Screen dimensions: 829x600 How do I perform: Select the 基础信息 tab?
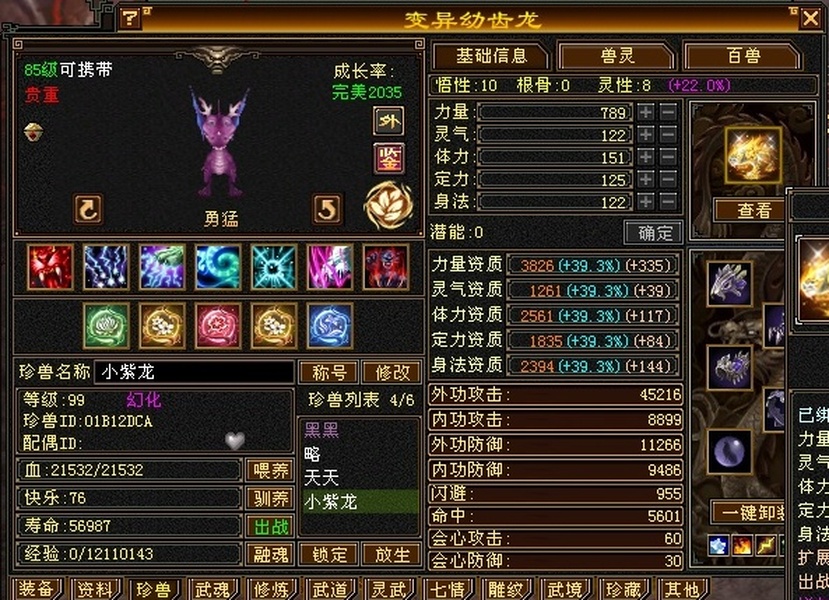(490, 55)
